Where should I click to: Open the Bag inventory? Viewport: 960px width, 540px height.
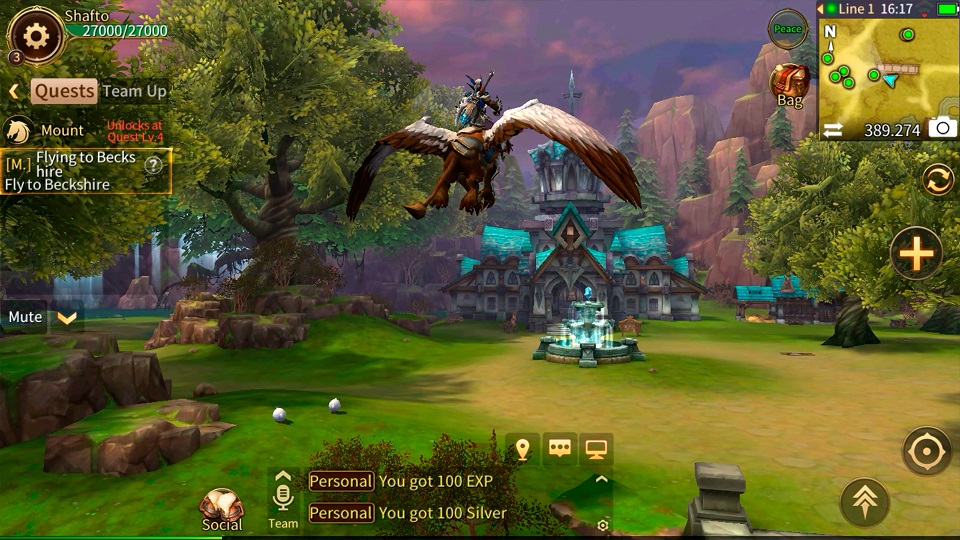click(790, 84)
